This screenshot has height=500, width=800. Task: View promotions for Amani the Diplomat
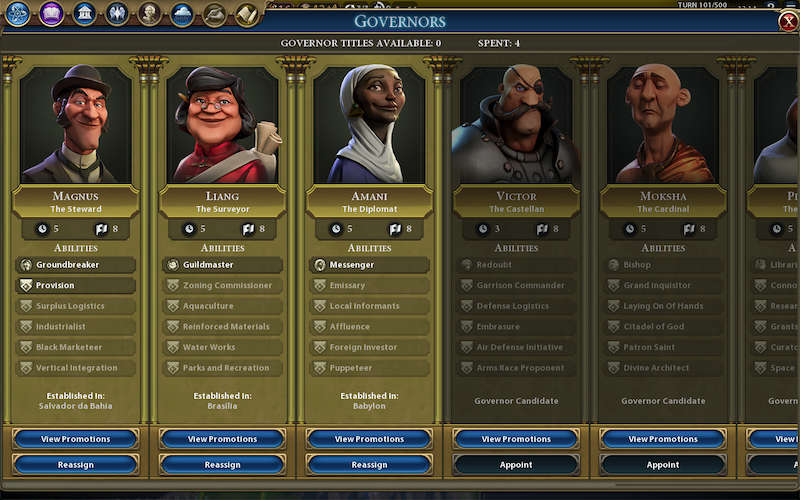(369, 439)
